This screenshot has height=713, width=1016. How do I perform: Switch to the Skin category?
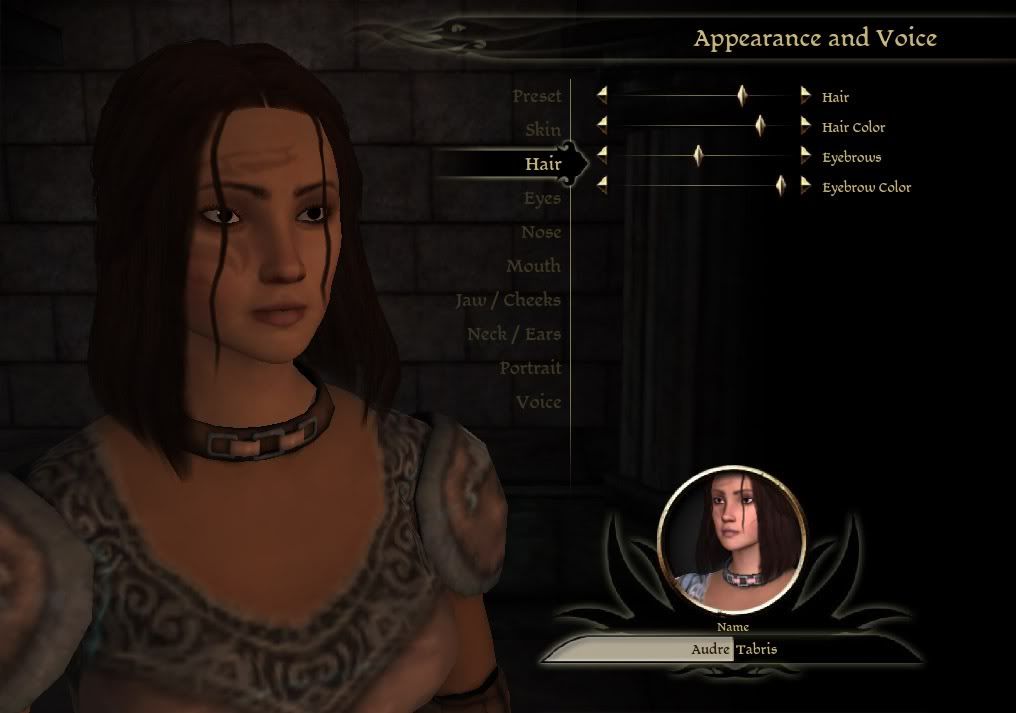pyautogui.click(x=543, y=130)
